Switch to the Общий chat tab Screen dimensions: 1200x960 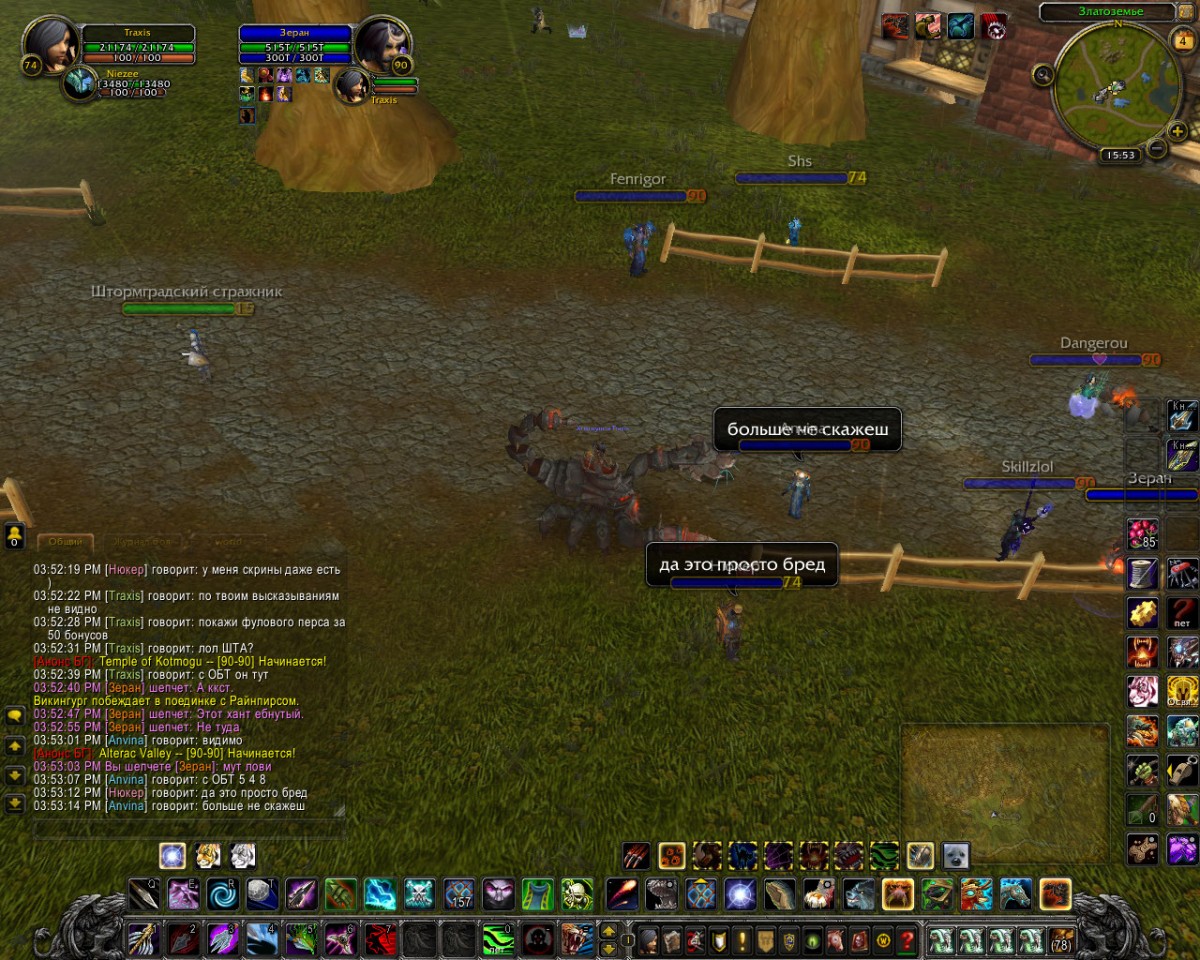65,542
